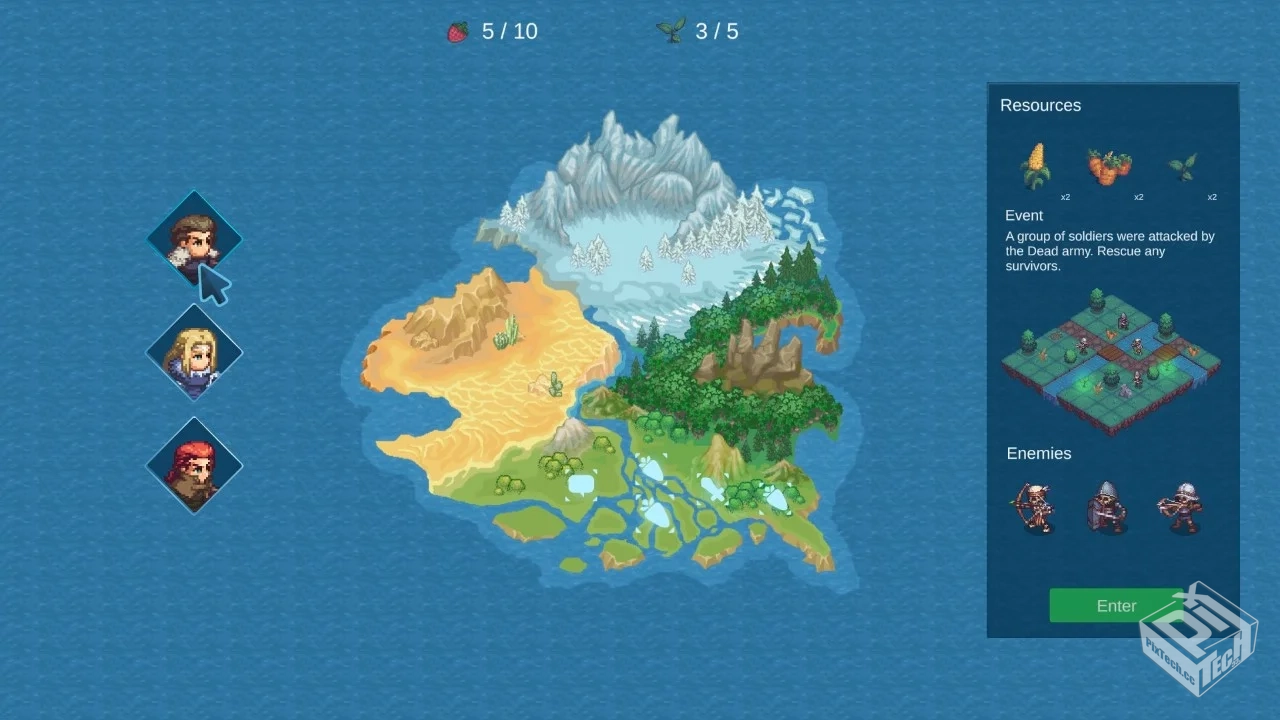This screenshot has height=720, width=1280.
Task: Open the Resources panel header
Action: coord(1041,105)
